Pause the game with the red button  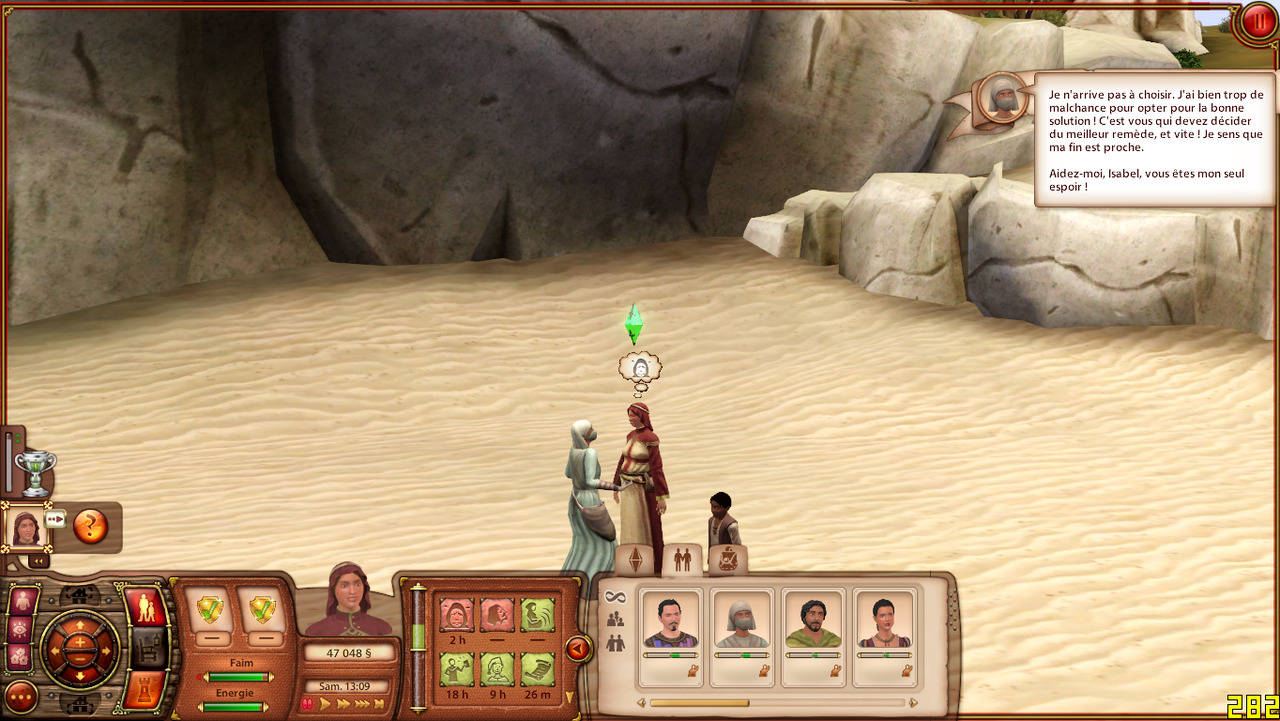[1257, 22]
